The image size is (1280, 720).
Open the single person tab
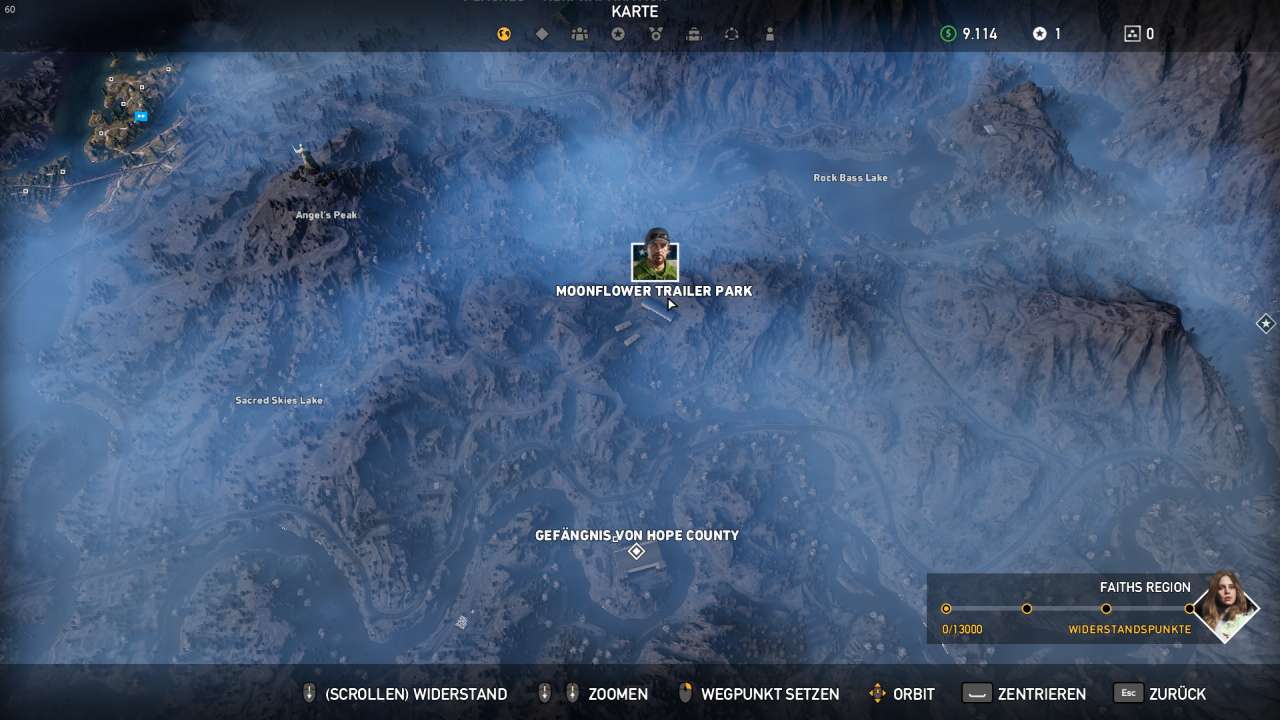[x=770, y=34]
